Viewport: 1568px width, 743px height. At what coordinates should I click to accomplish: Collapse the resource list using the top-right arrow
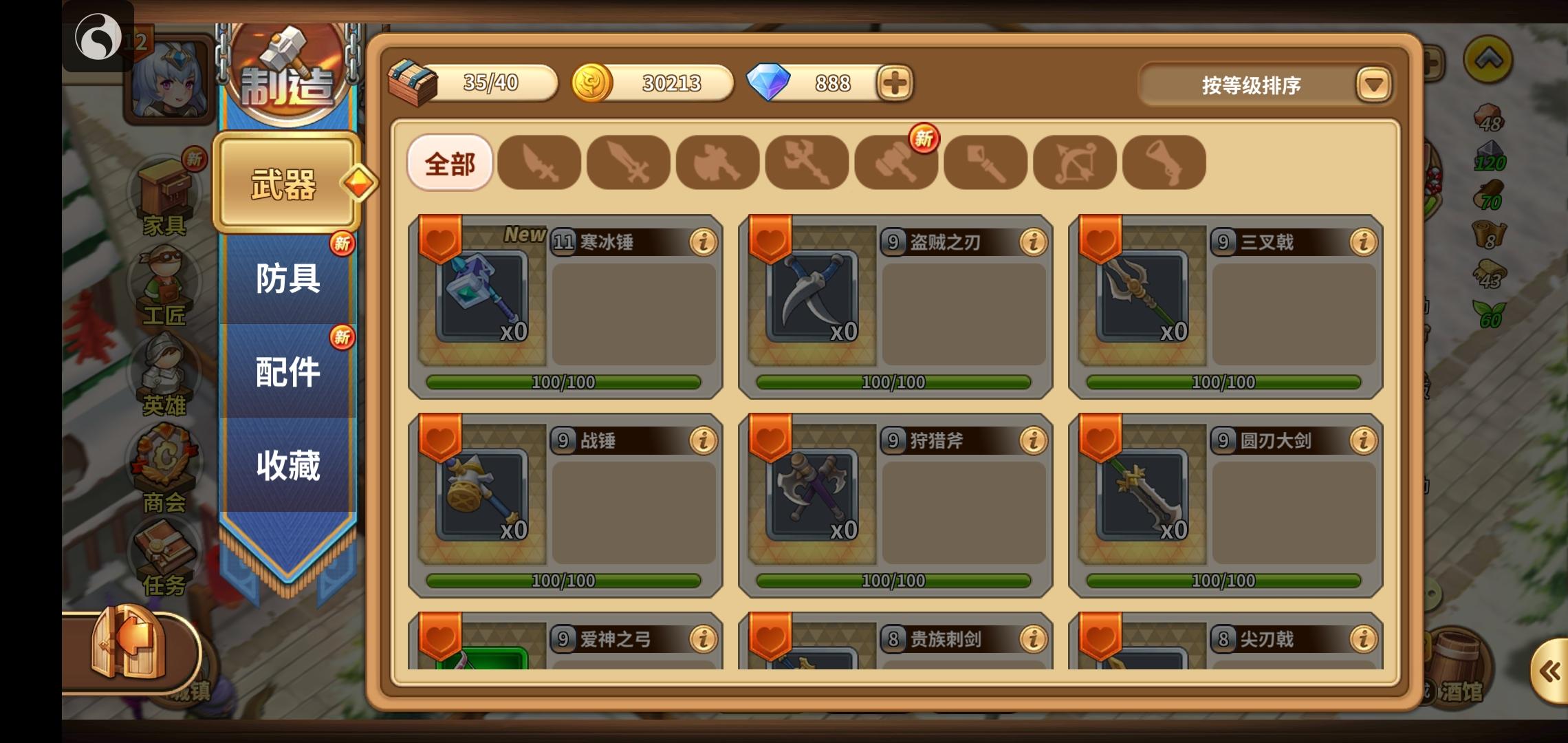[1488, 61]
